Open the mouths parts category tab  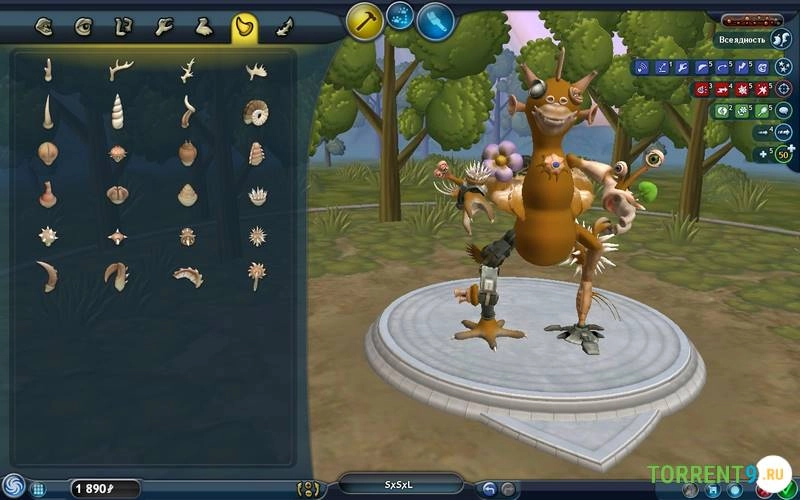pos(44,27)
